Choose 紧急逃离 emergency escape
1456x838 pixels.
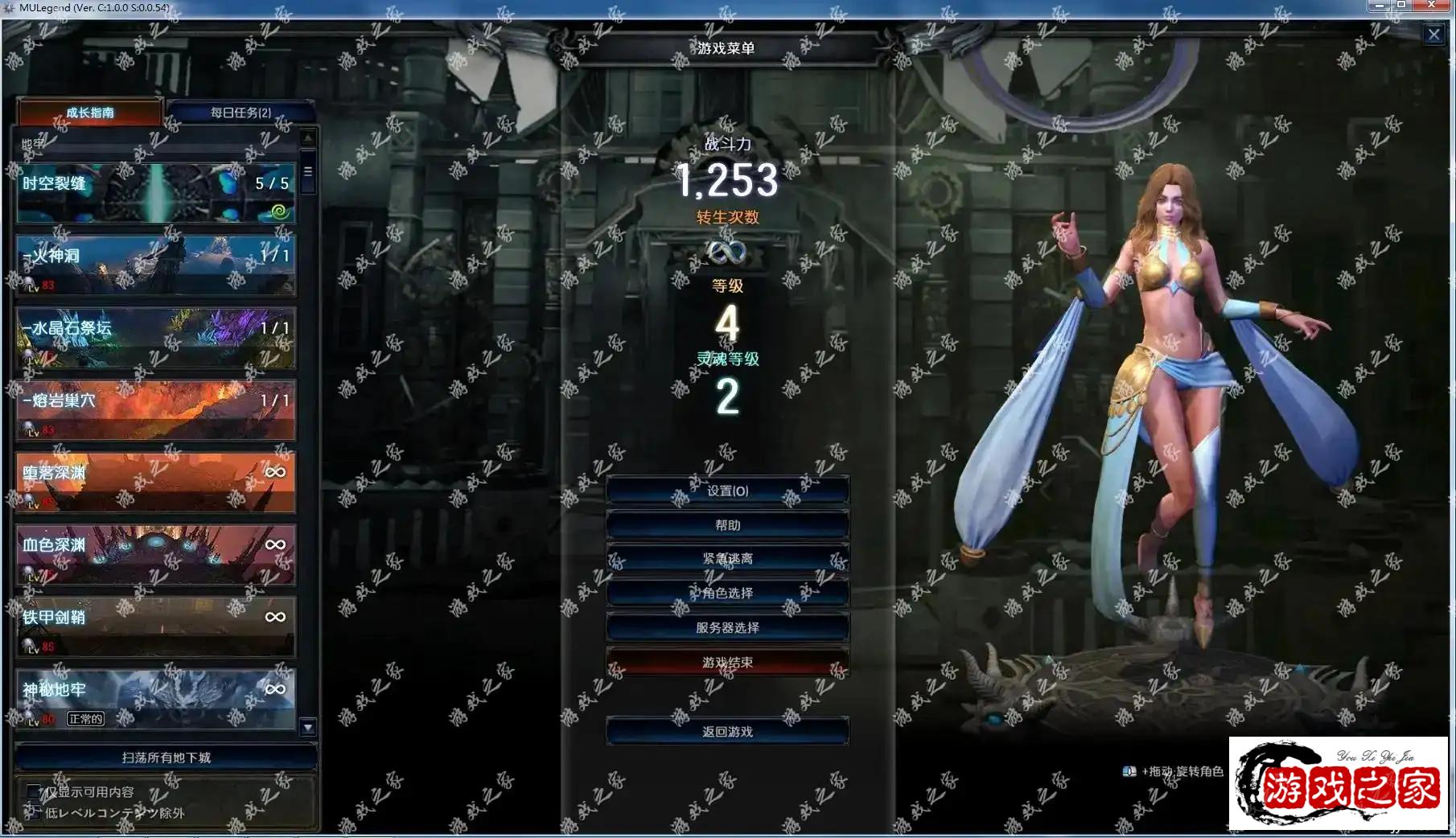pos(727,559)
